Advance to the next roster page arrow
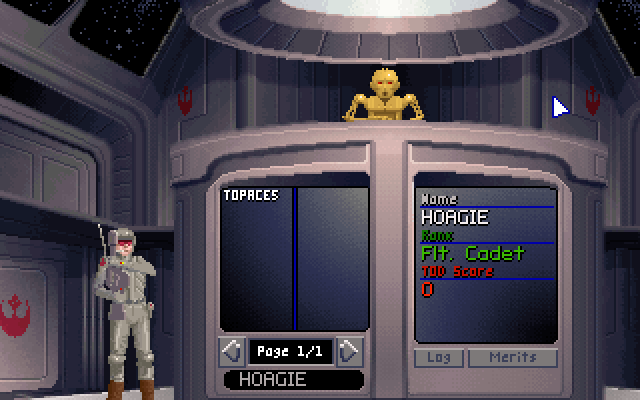The width and height of the screenshot is (640, 400). click(350, 351)
